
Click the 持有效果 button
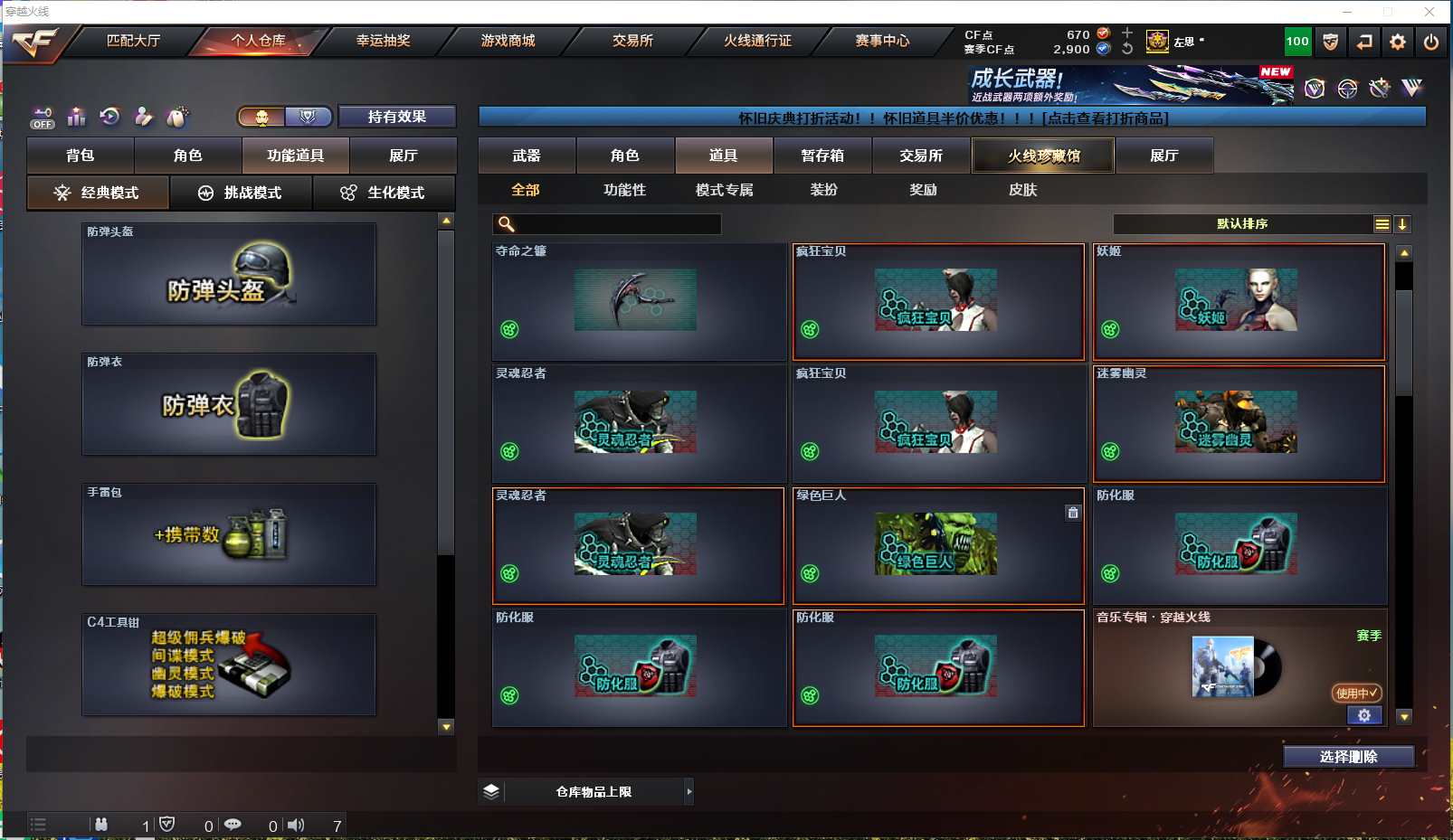(396, 117)
